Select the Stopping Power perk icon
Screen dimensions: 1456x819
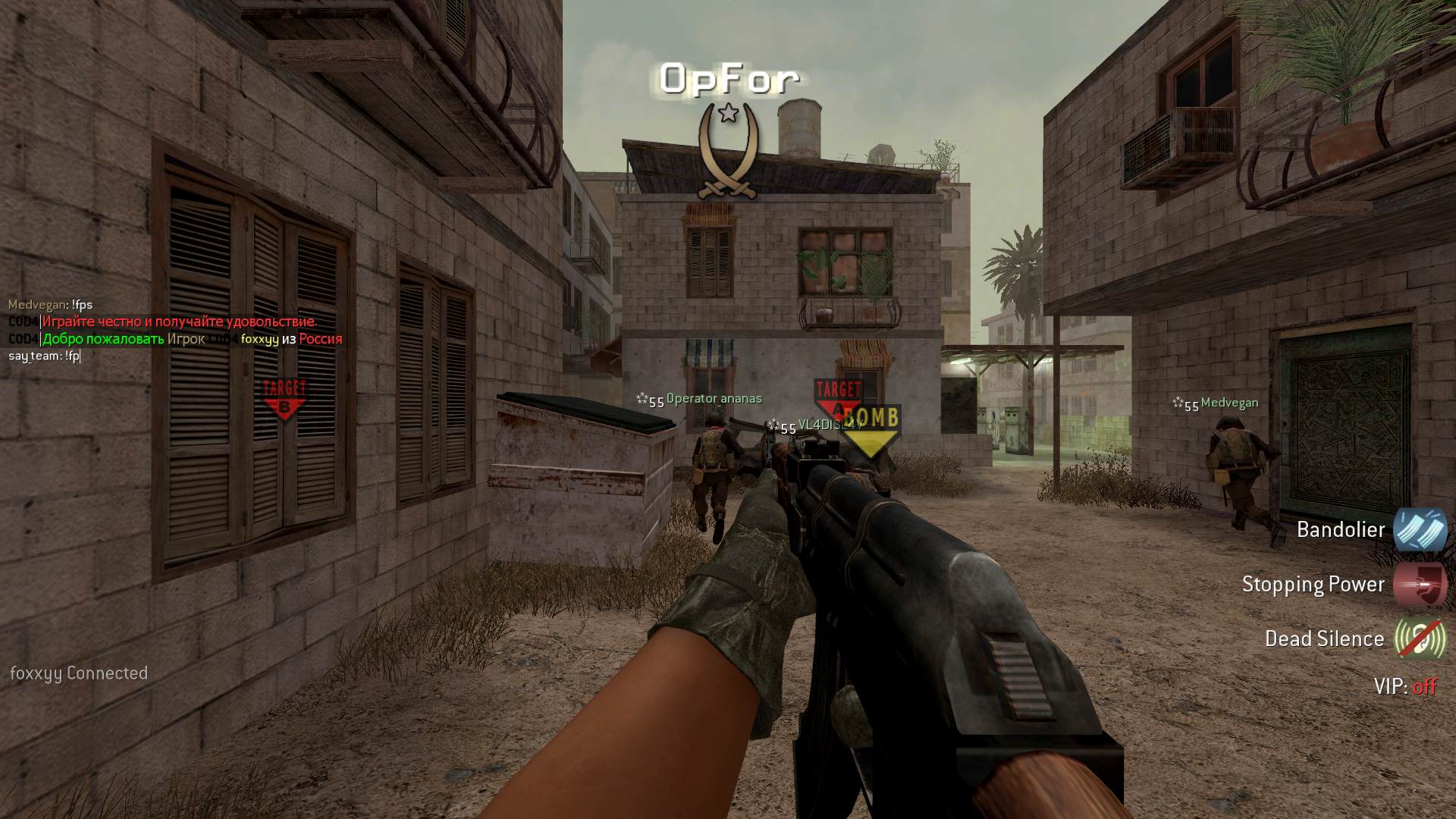[x=1420, y=584]
